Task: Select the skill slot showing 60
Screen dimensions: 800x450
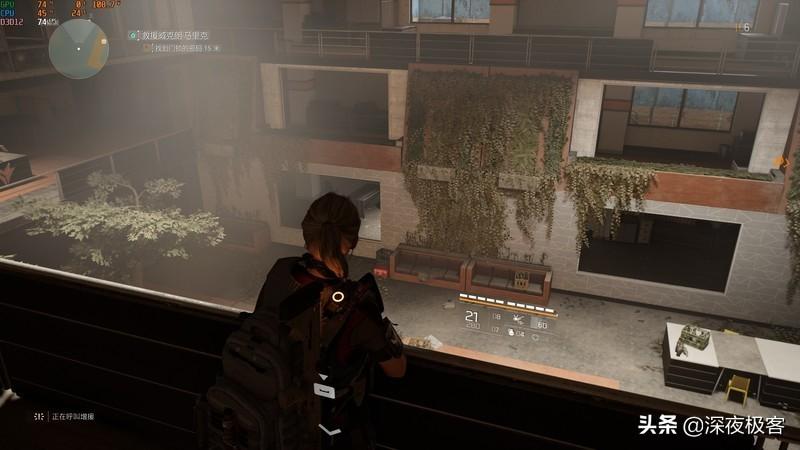Action: pos(542,325)
